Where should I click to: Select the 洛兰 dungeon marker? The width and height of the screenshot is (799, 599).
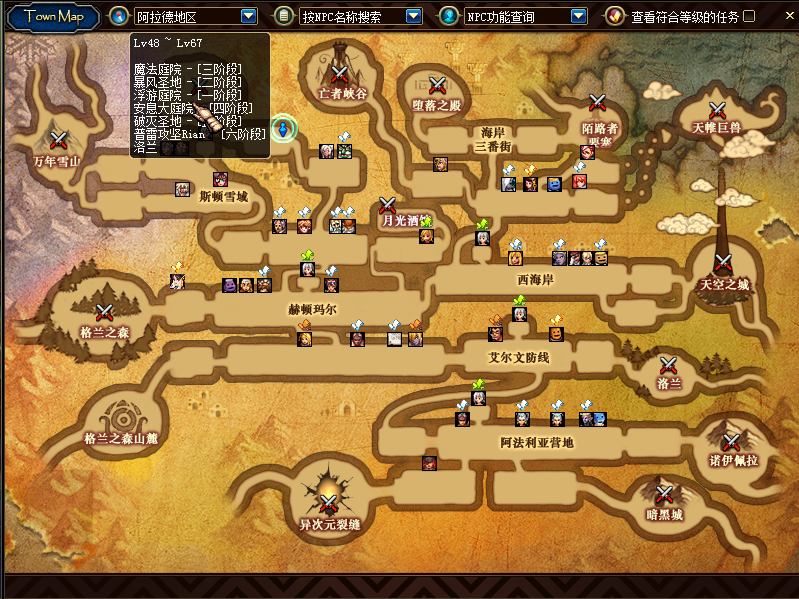(668, 365)
